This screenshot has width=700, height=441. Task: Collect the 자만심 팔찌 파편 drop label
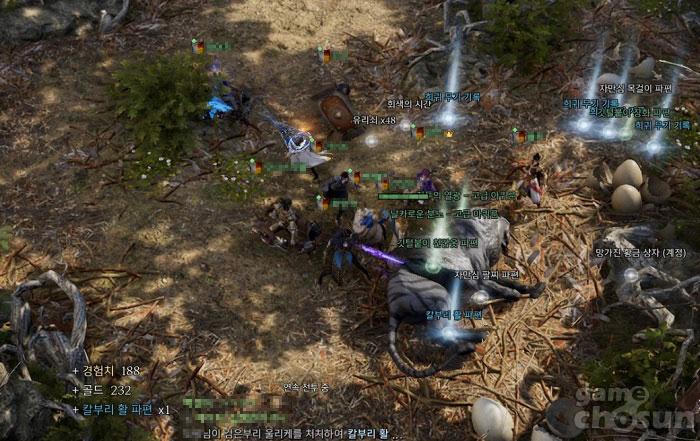[486, 274]
